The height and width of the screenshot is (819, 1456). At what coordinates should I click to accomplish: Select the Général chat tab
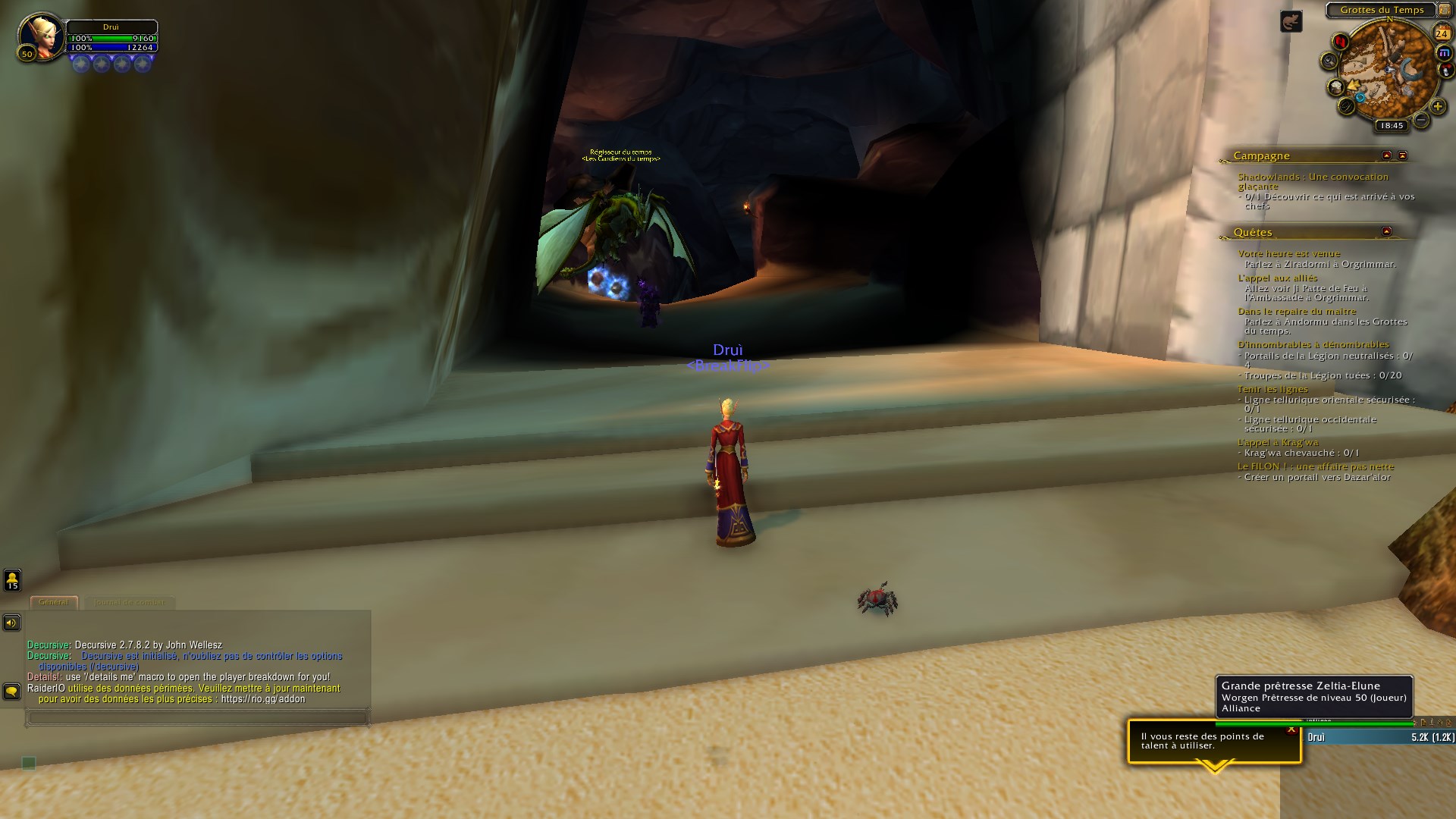pos(55,602)
